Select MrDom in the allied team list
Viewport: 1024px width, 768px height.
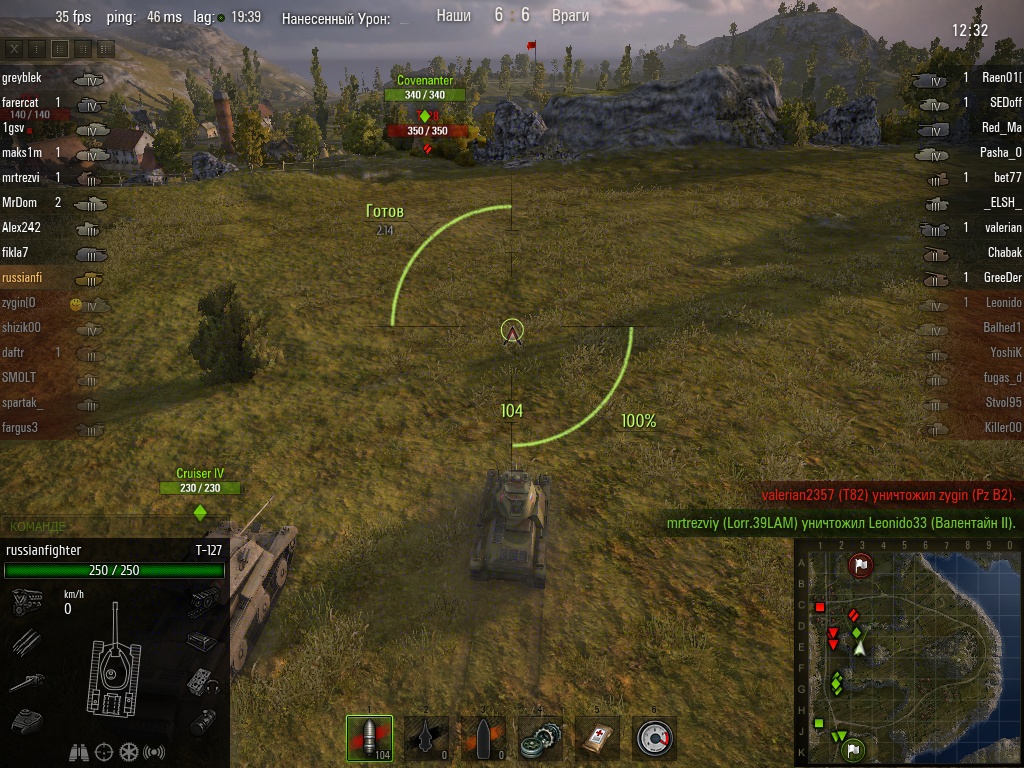(18, 203)
